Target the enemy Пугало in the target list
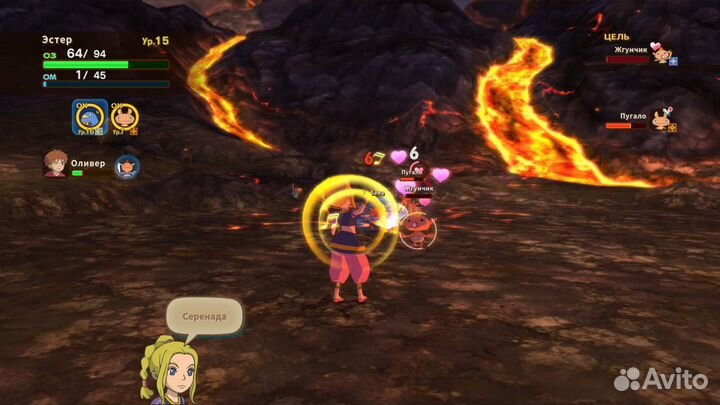720x405 pixels. point(660,121)
